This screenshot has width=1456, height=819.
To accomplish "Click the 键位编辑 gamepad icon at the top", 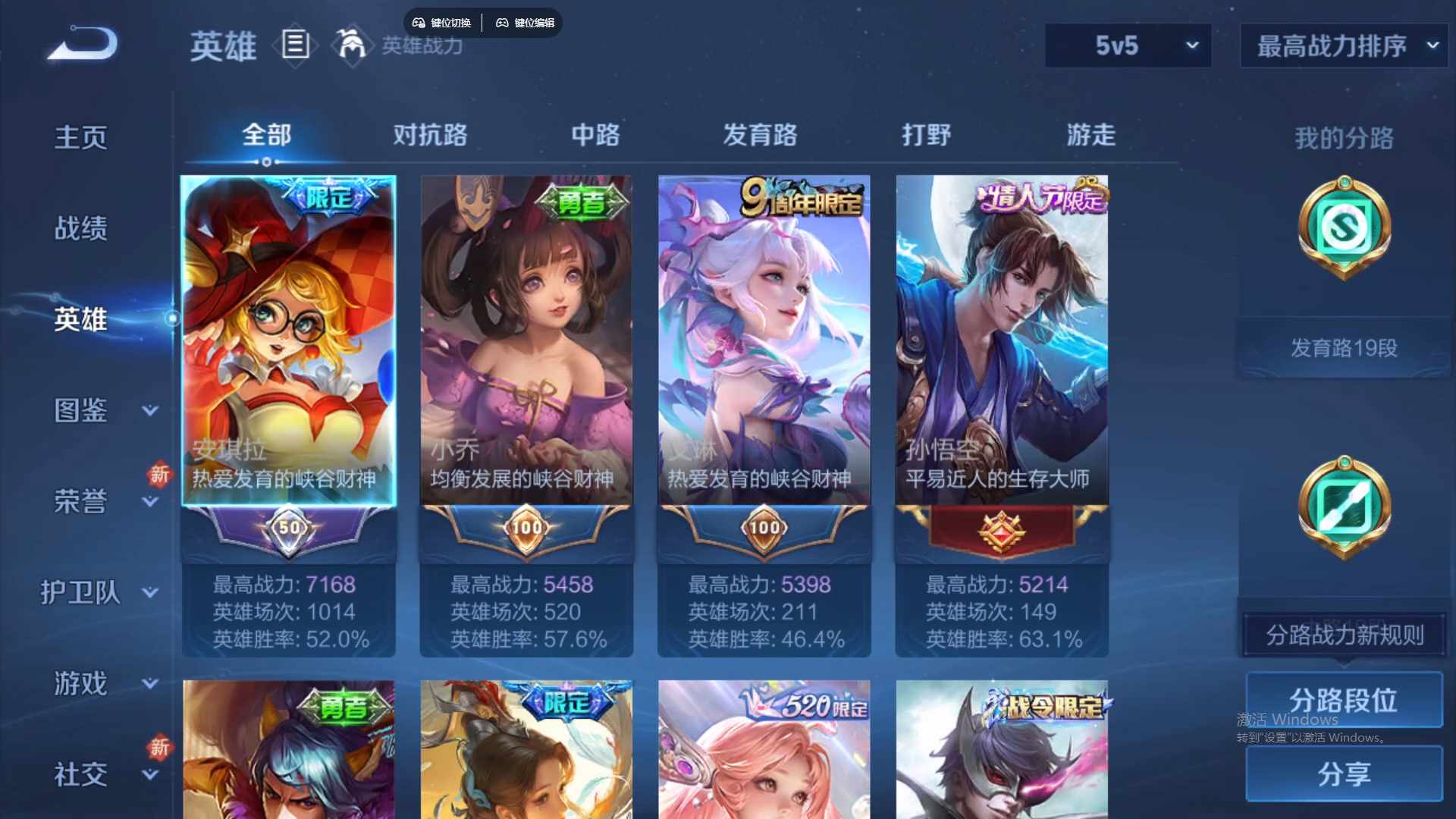I will pyautogui.click(x=503, y=23).
